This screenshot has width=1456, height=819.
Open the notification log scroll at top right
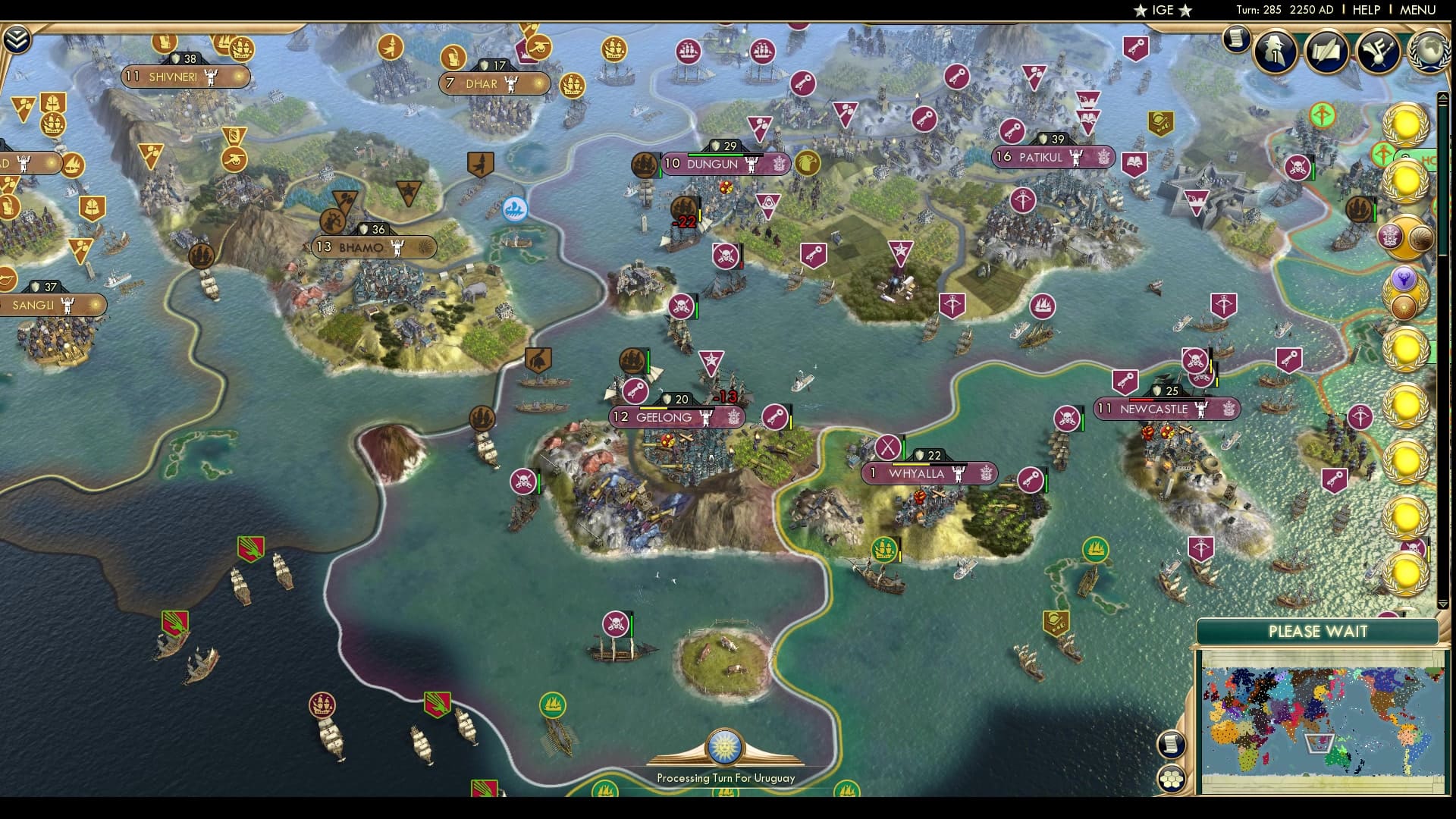click(1235, 39)
